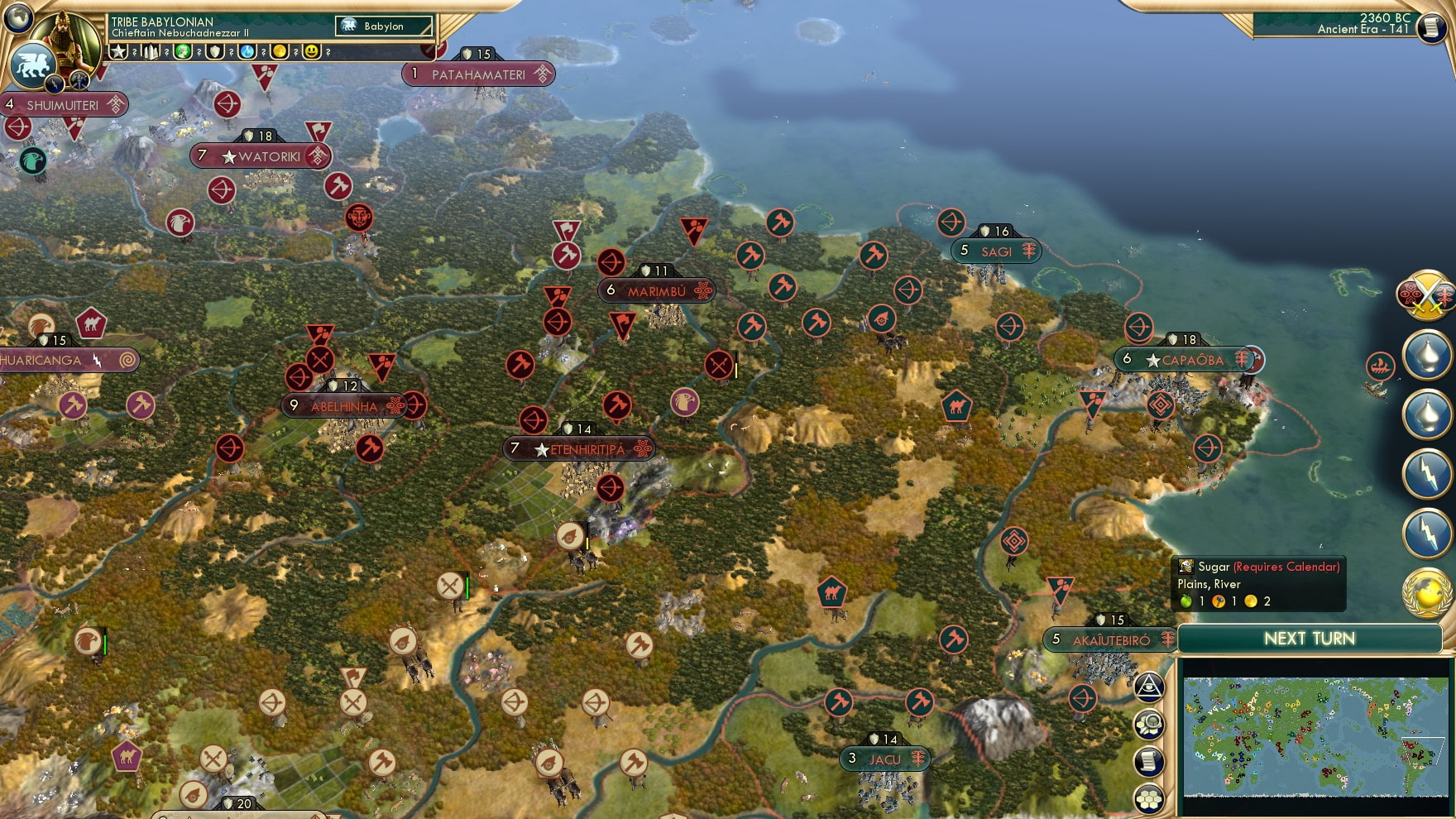1456x819 pixels.
Task: Click the green progress bar beside the worker unit
Action: tap(468, 585)
